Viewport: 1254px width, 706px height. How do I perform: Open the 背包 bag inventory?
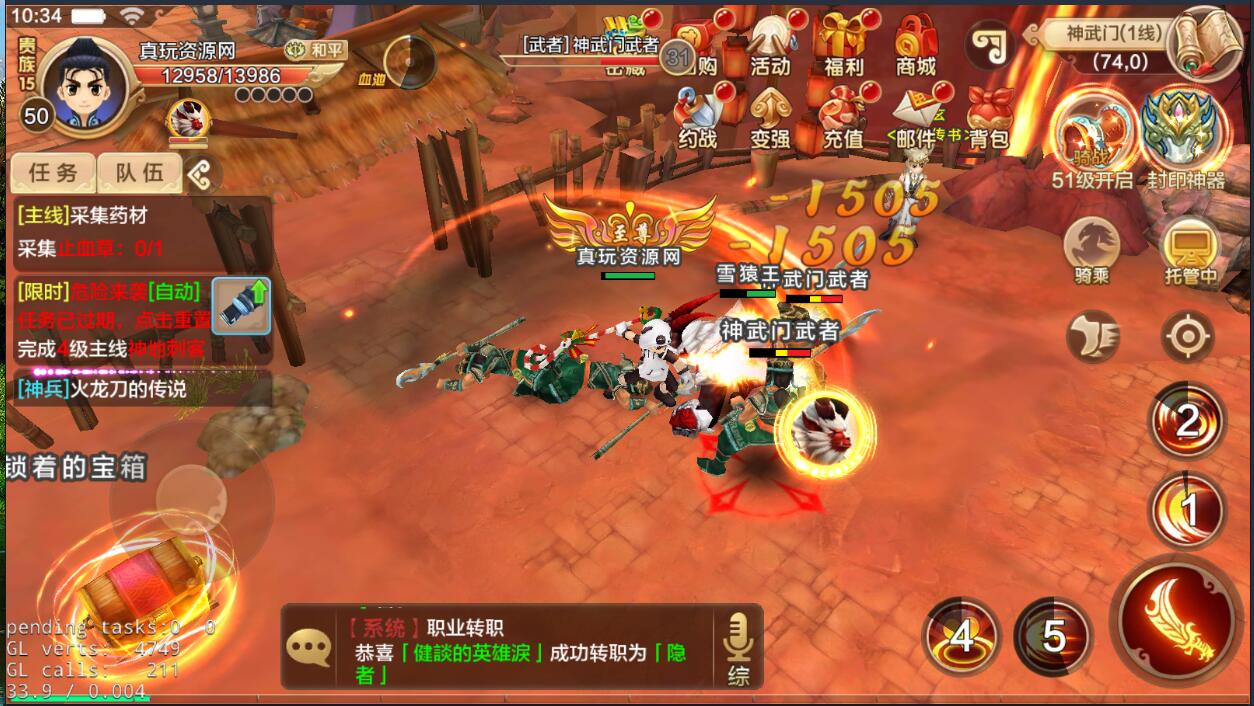[x=989, y=119]
